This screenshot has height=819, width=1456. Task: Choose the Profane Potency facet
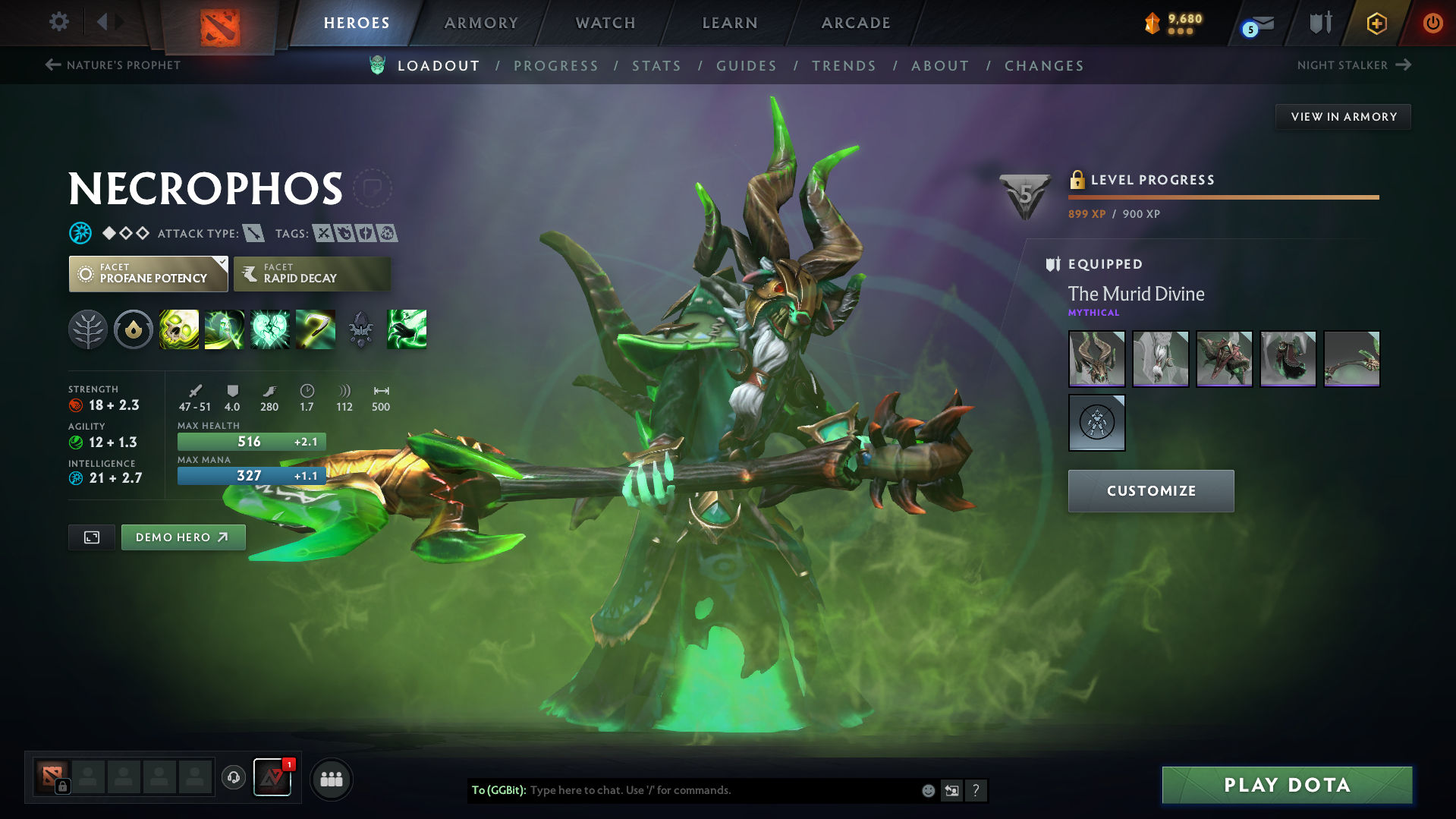pos(148,274)
